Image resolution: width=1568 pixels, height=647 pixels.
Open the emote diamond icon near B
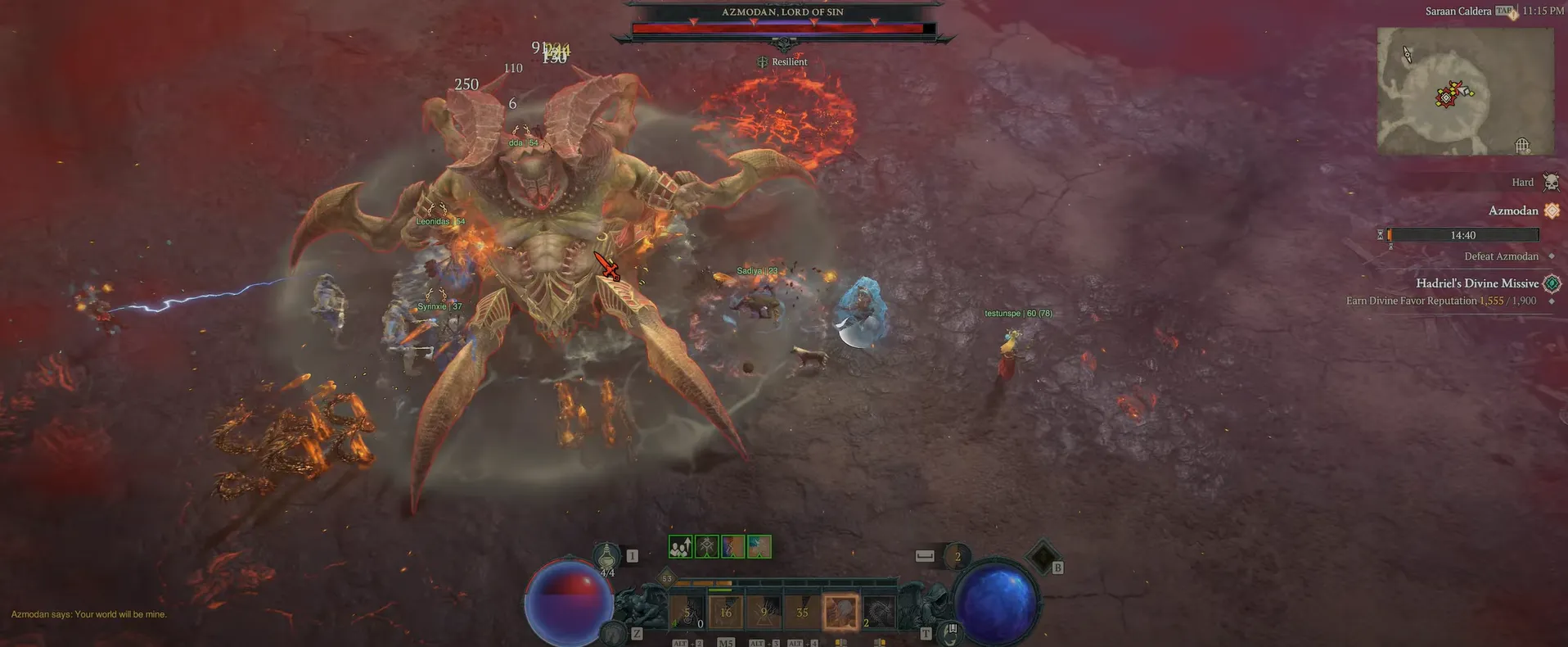tap(1043, 553)
